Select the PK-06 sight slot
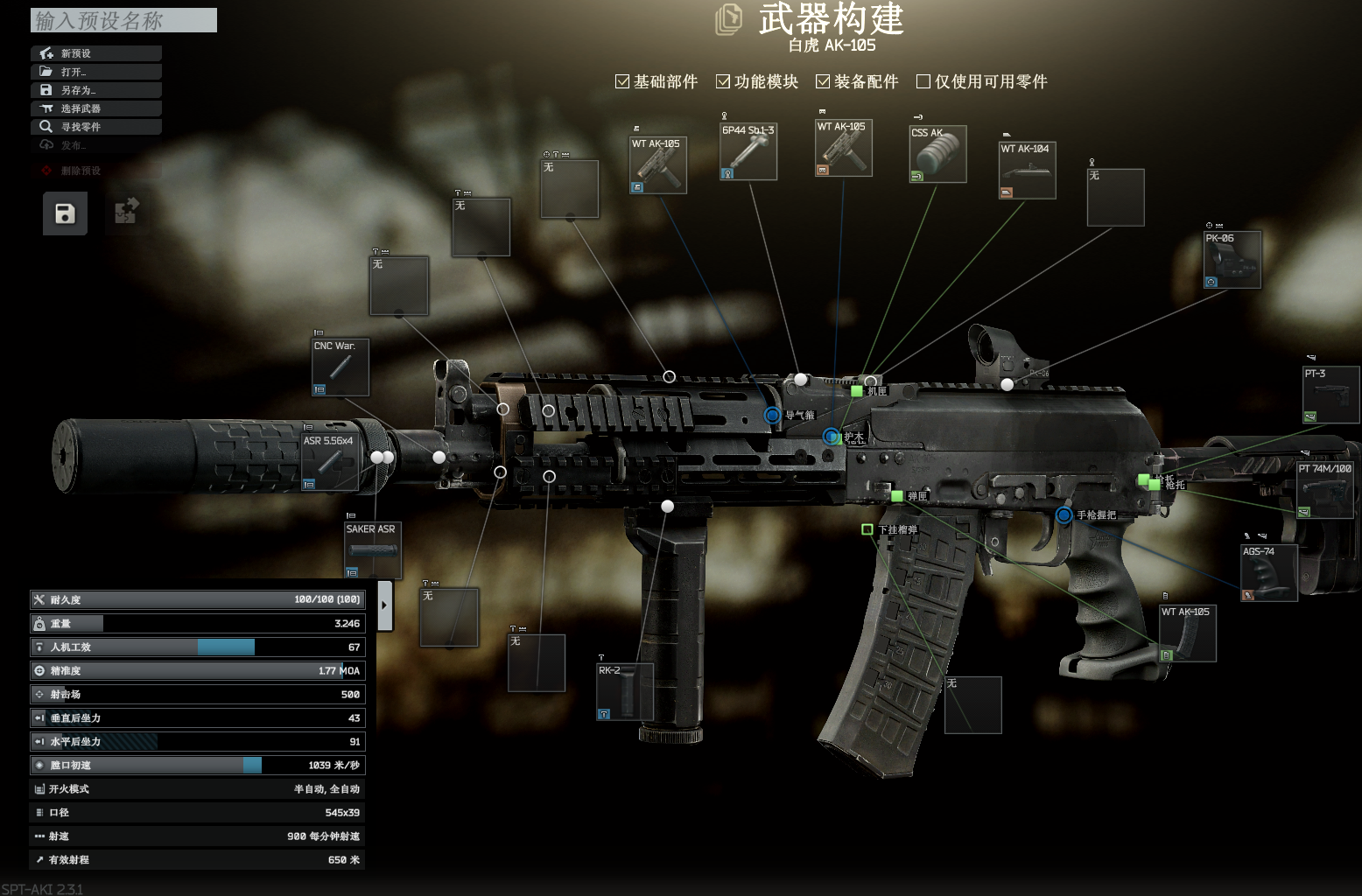1362x896 pixels. coord(1232,260)
